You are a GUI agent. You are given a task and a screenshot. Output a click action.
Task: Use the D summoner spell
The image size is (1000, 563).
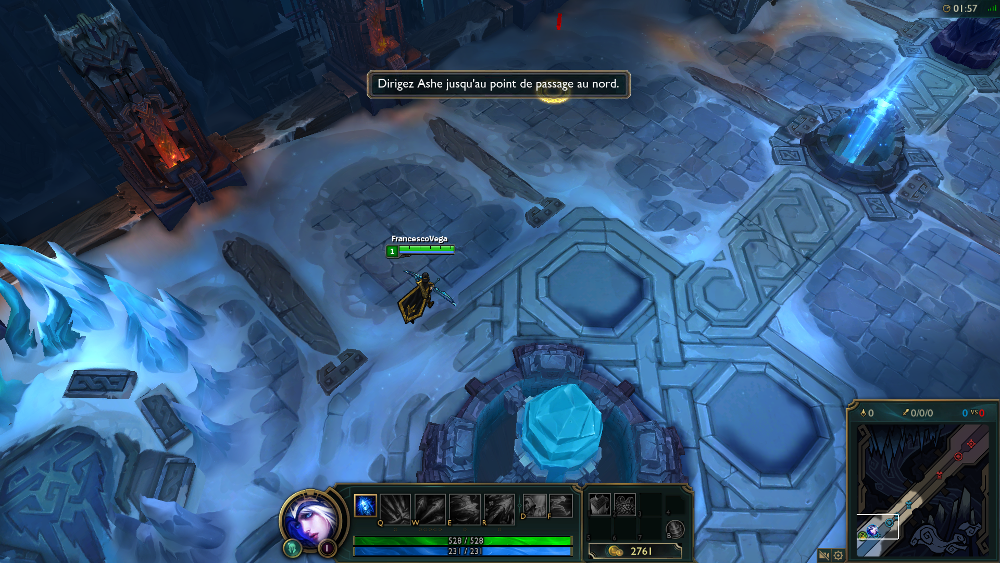[535, 506]
